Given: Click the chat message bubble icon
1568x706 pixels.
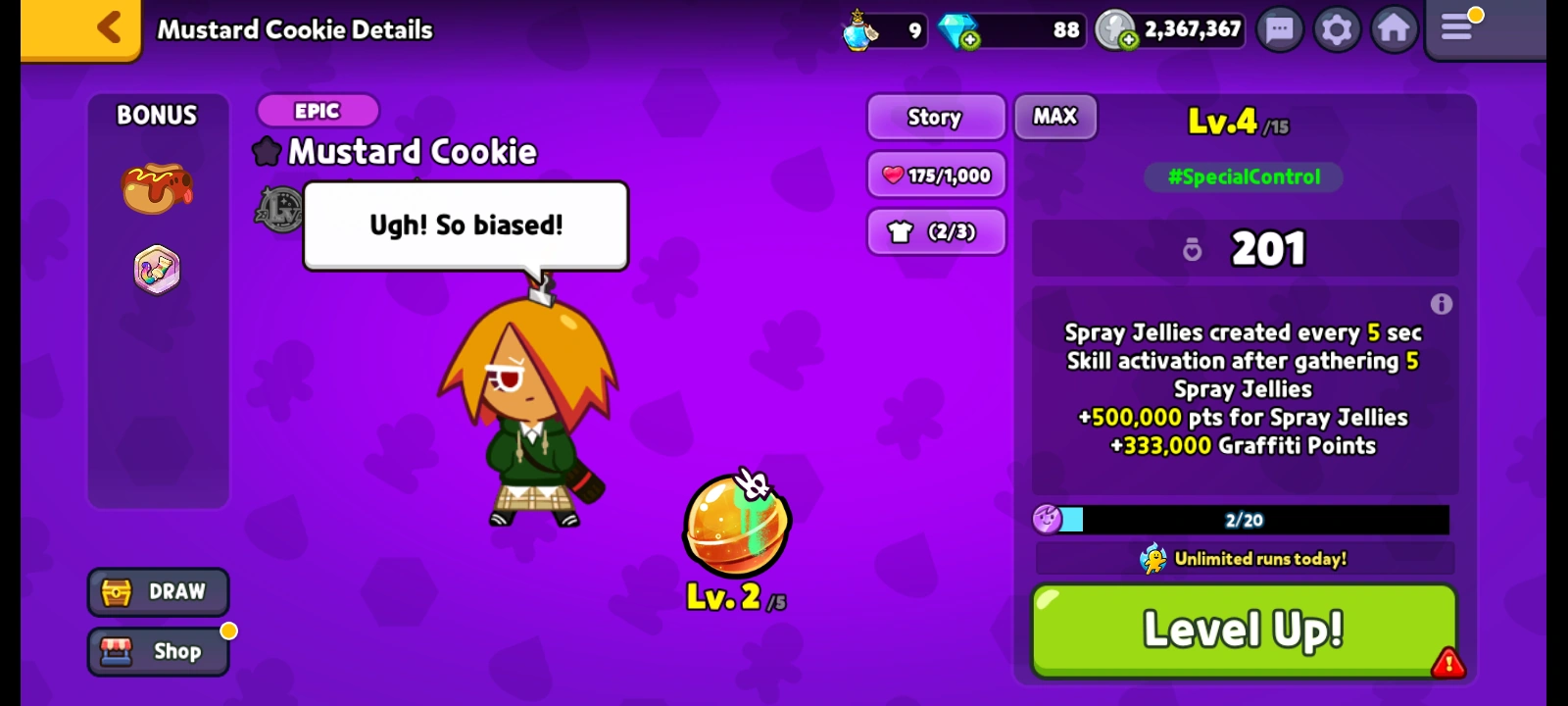Looking at the screenshot, I should click(x=1279, y=29).
